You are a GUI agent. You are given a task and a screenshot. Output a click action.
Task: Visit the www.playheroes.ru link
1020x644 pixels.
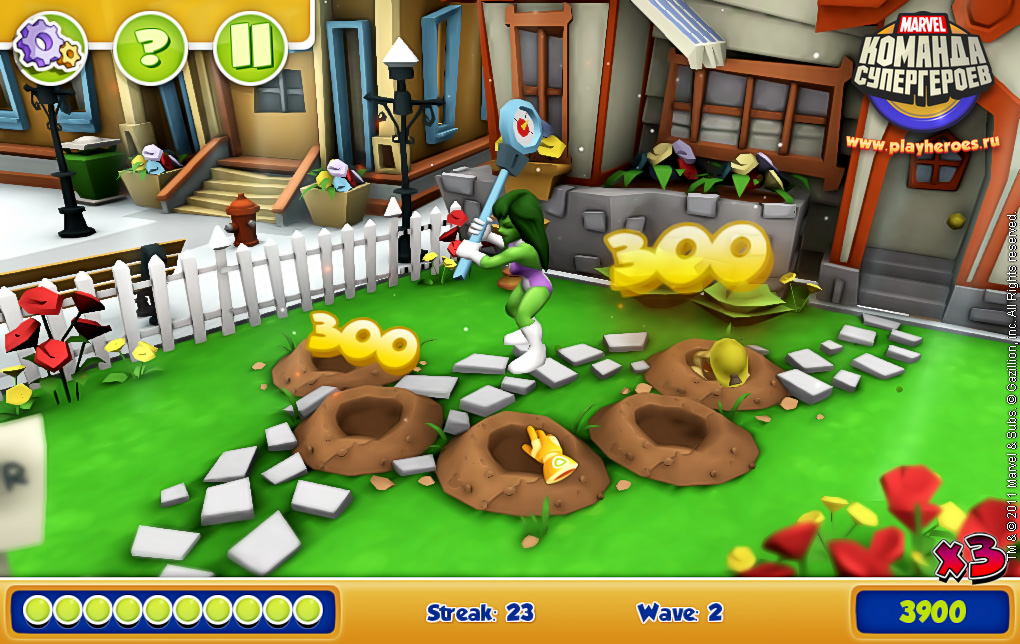[x=921, y=142]
